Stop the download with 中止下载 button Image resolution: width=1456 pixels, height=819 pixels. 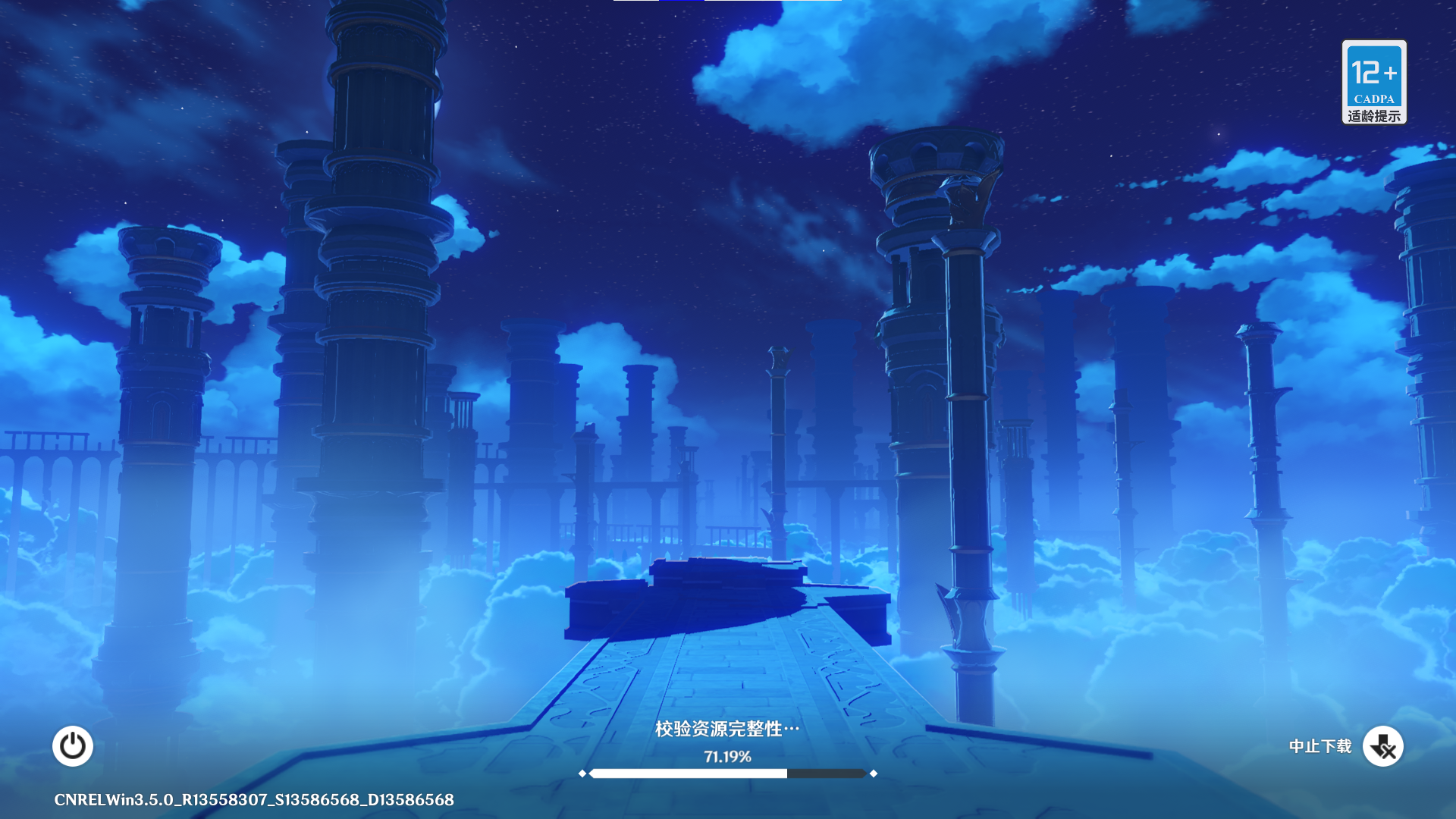(x=1382, y=746)
